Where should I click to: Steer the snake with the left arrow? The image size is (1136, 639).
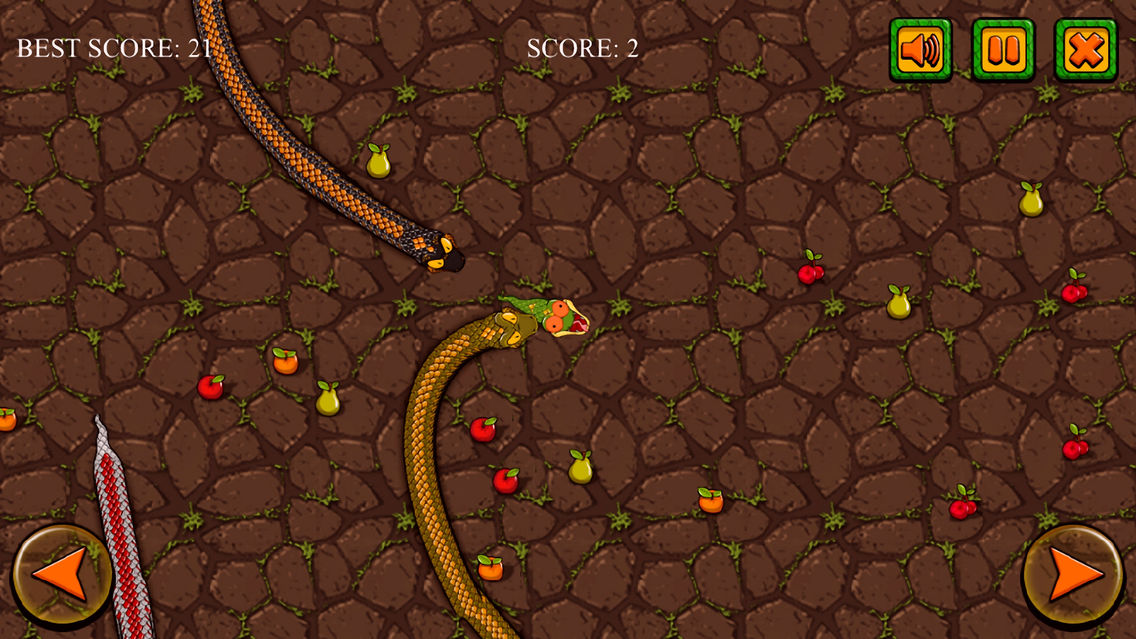pos(61,576)
